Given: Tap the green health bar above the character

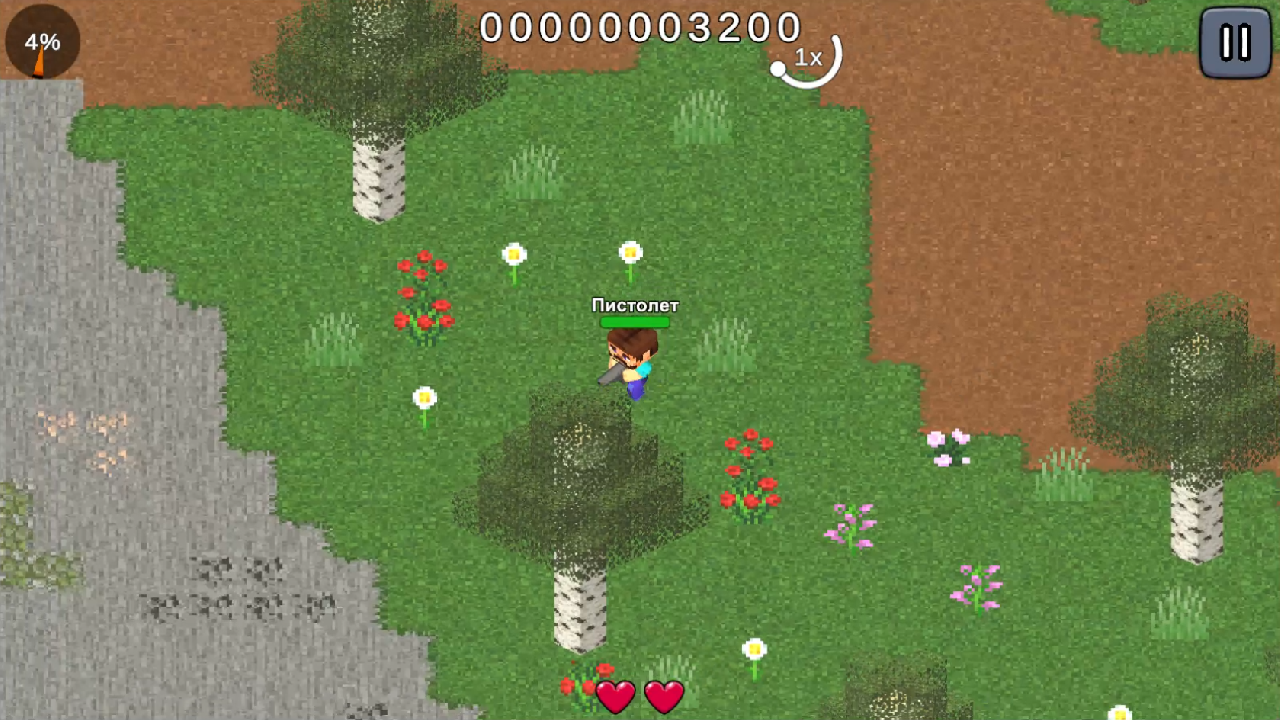Looking at the screenshot, I should tap(634, 324).
